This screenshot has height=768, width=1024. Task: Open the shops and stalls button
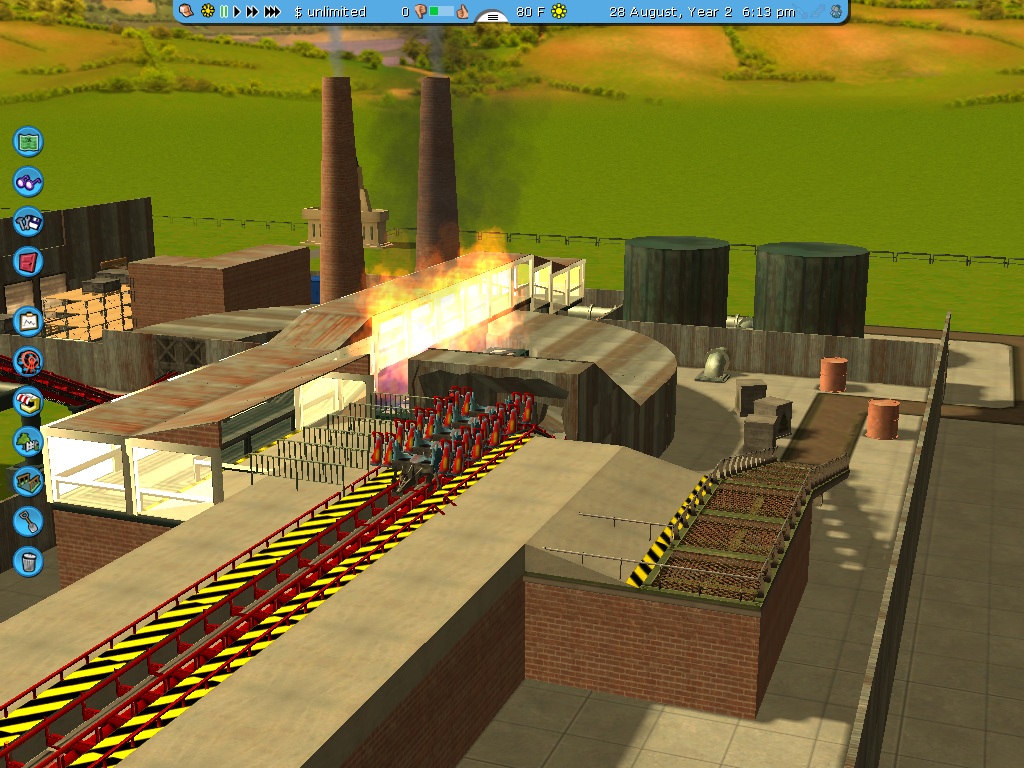coord(29,401)
